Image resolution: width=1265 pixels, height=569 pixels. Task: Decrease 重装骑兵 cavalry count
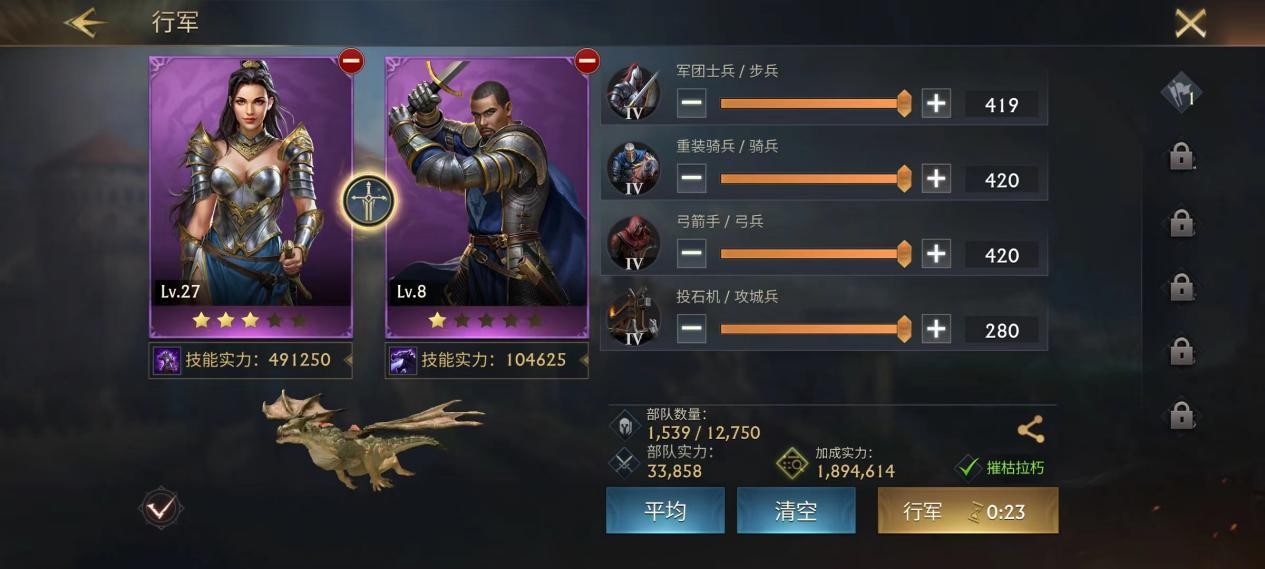691,179
